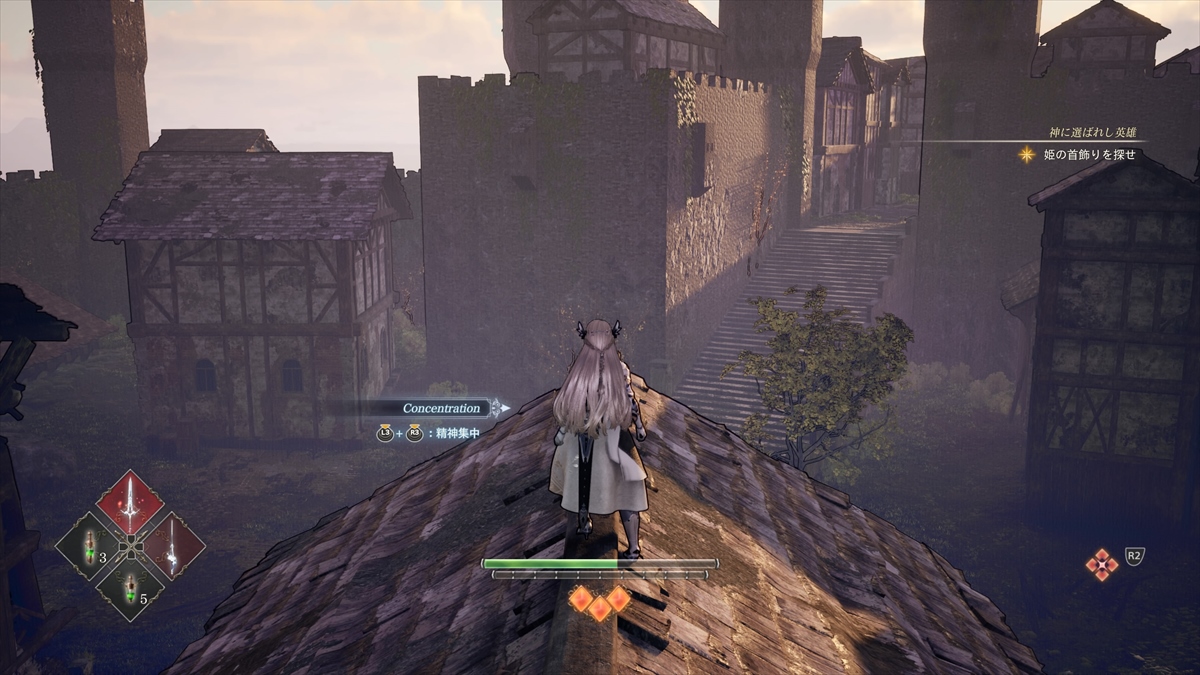Click the Concentration tutorial banner

(442, 408)
